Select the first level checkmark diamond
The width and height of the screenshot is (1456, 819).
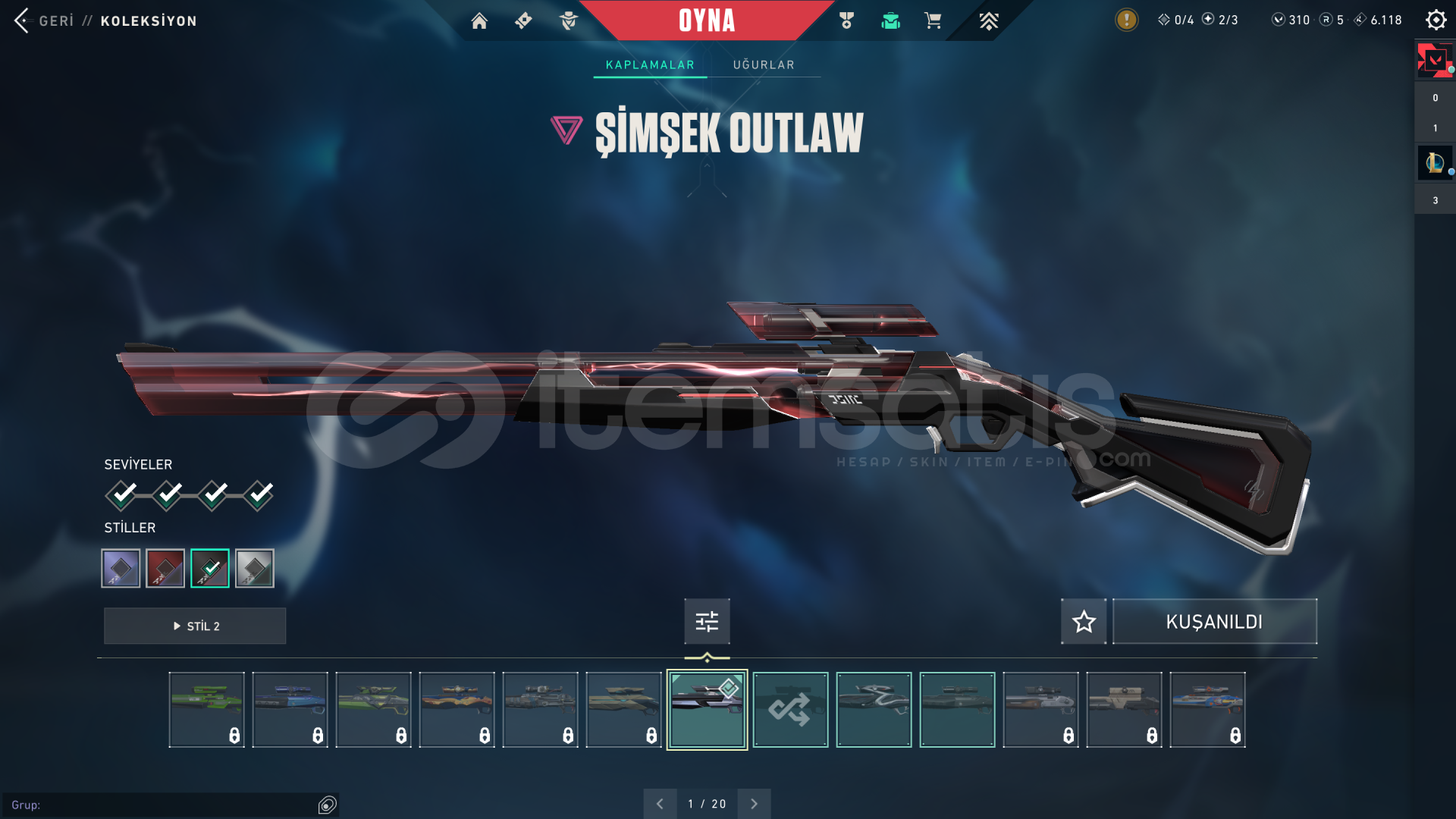point(121,495)
